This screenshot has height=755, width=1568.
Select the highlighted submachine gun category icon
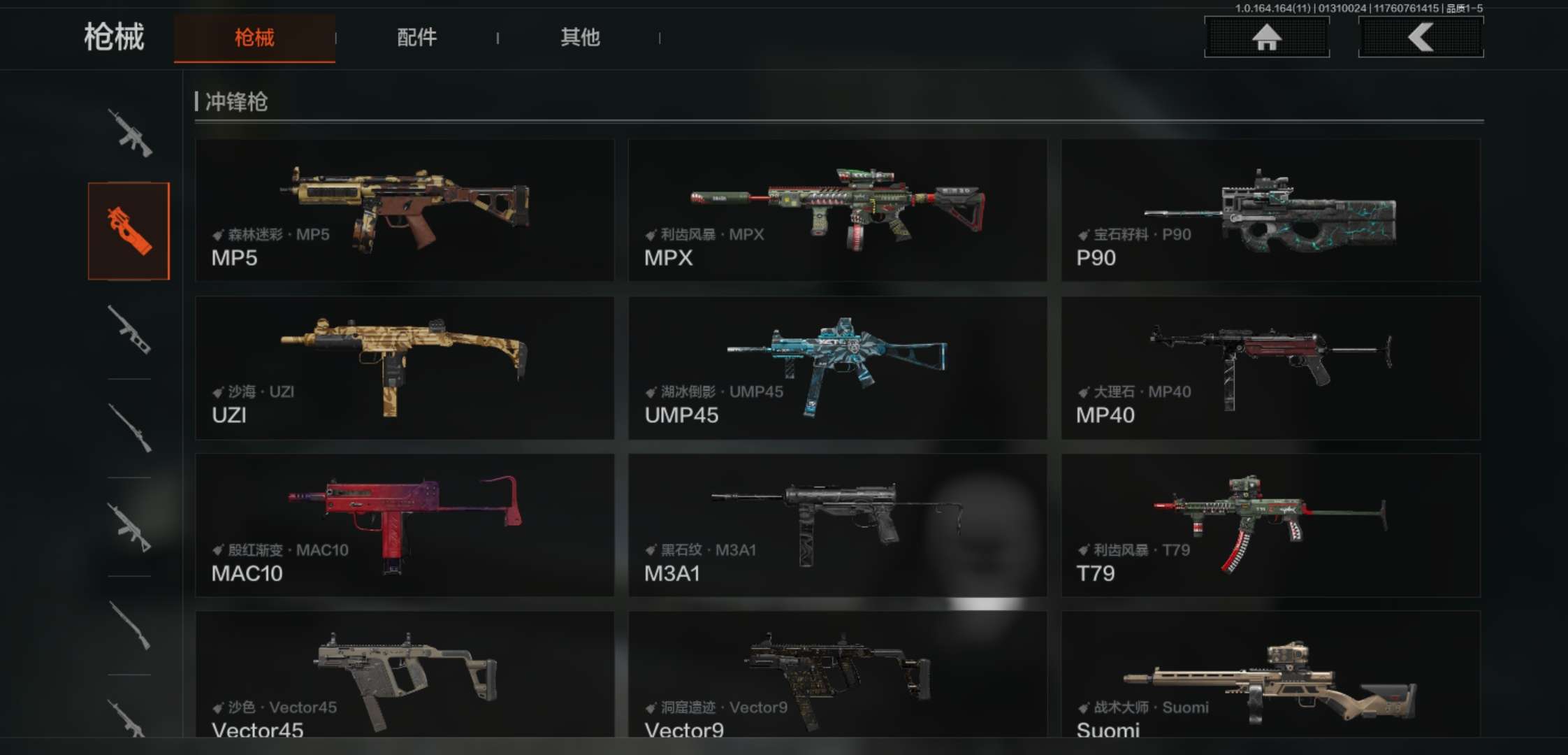point(129,231)
